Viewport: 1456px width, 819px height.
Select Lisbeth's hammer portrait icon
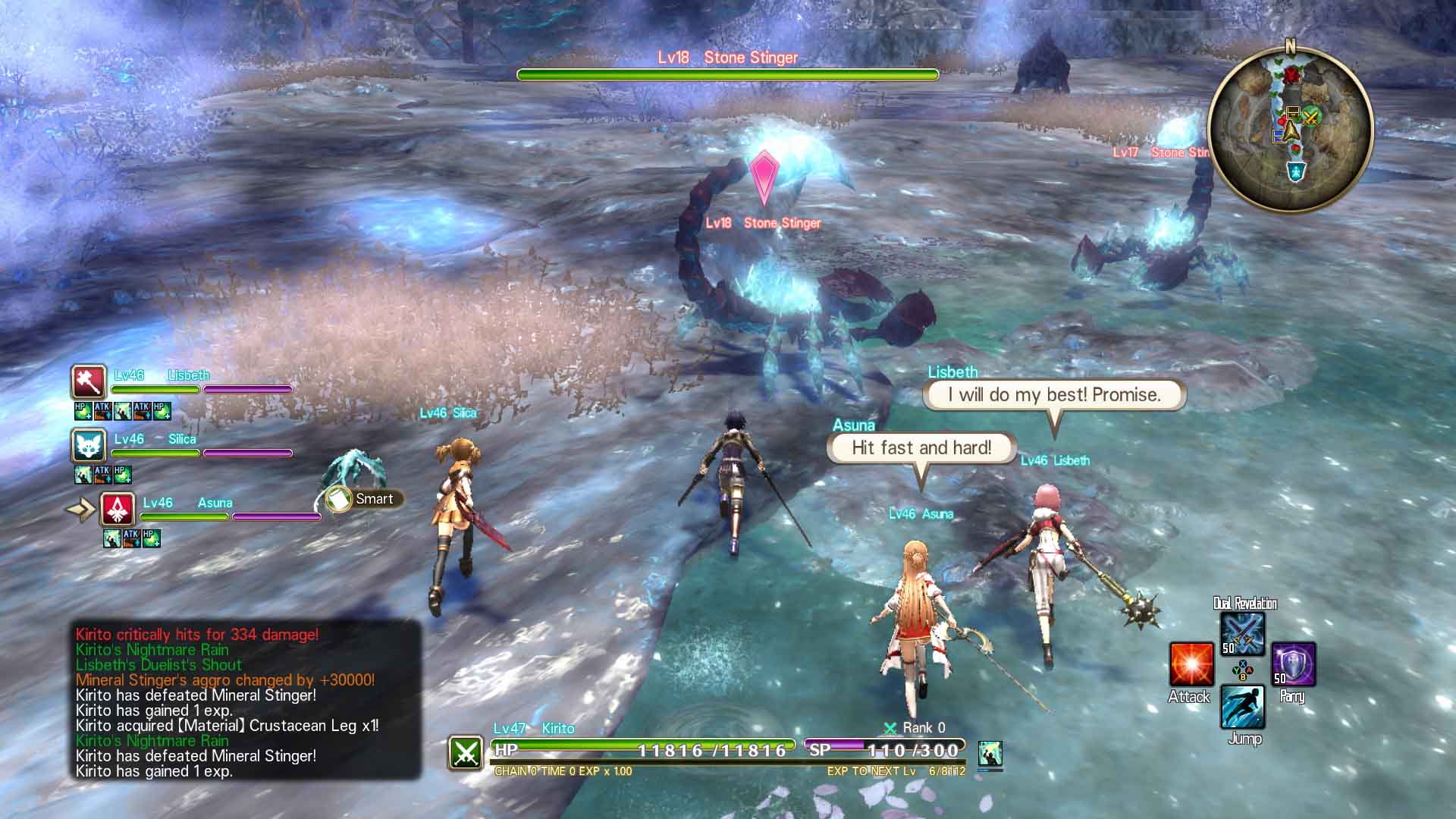(x=88, y=383)
